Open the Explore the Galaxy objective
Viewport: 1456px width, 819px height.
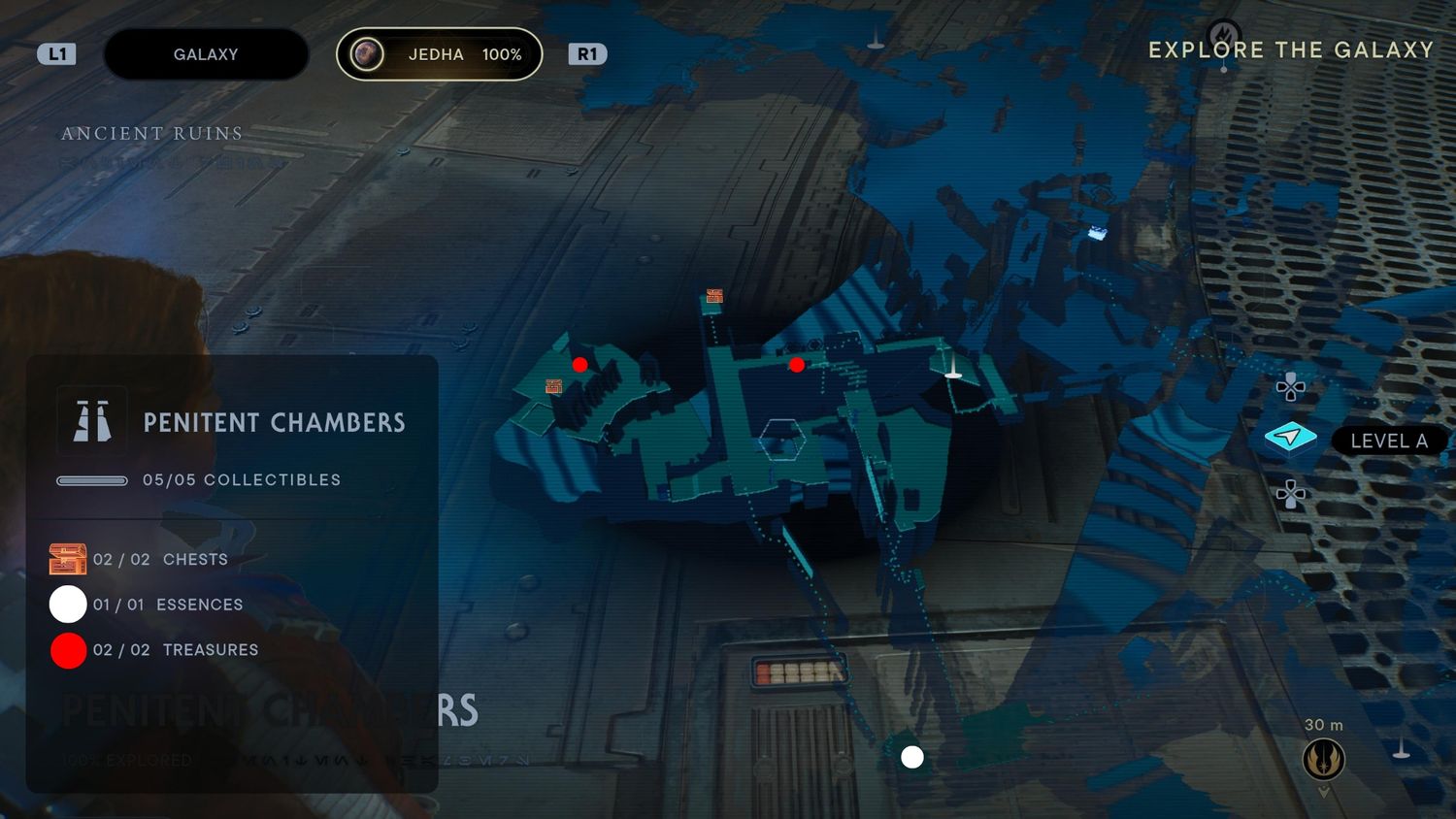point(1290,50)
